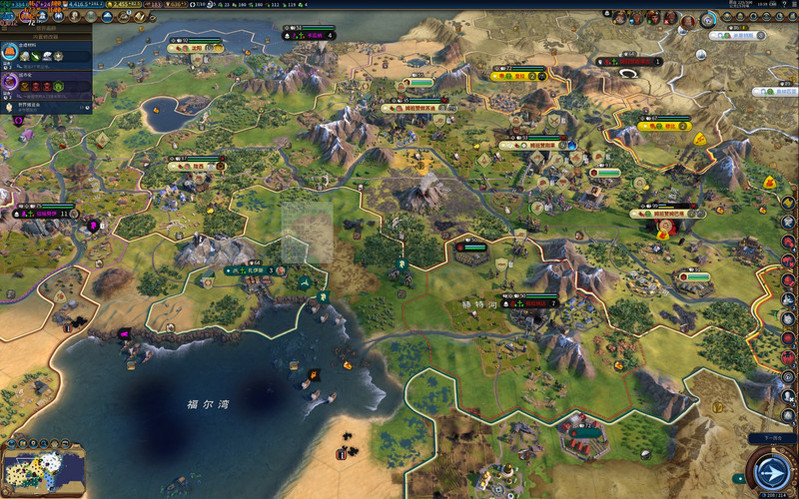Select the city banner with population 11
Screen dimensions: 799x499
coord(45,213)
